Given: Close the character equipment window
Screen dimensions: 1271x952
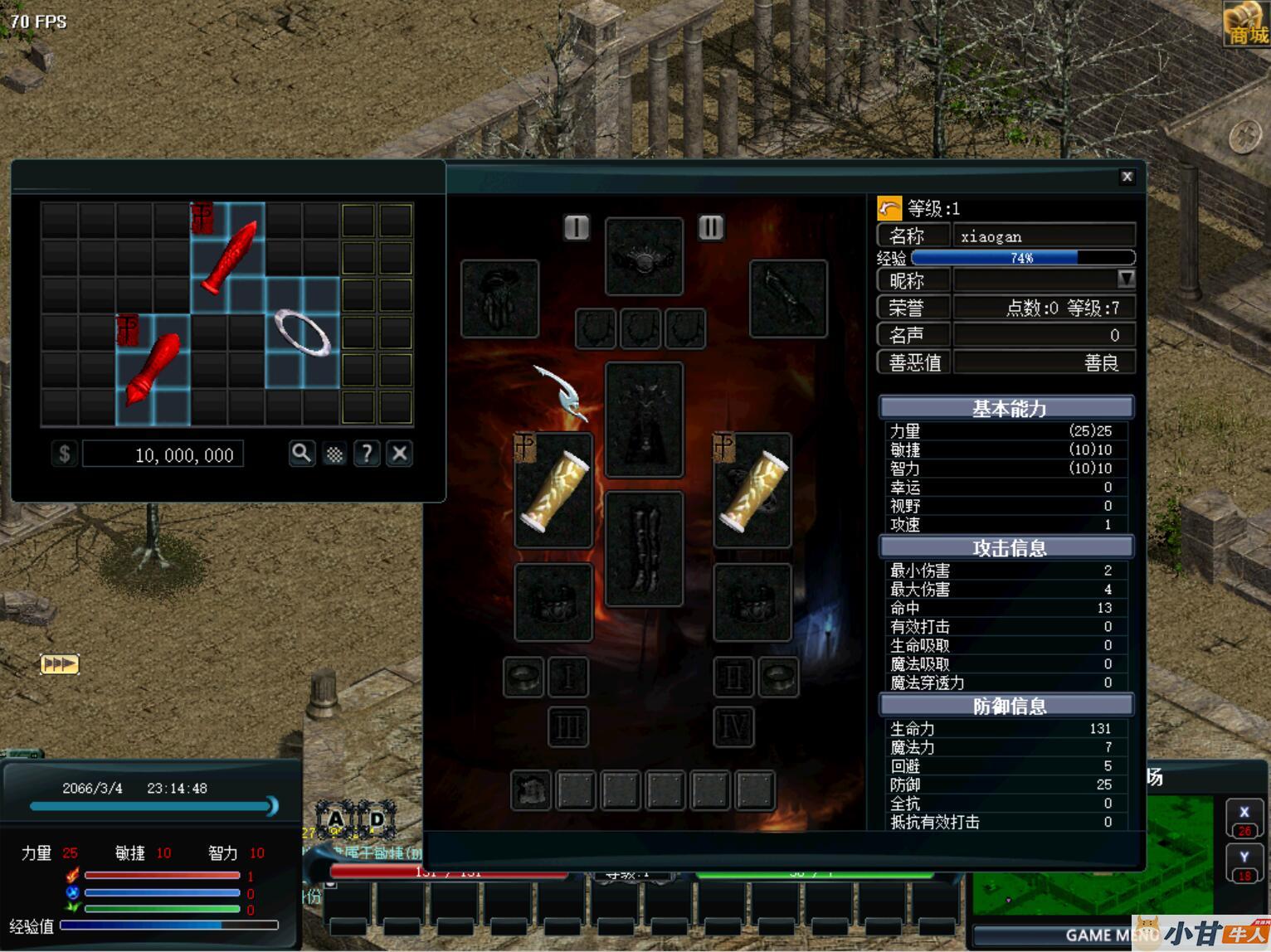Looking at the screenshot, I should pos(1127,177).
